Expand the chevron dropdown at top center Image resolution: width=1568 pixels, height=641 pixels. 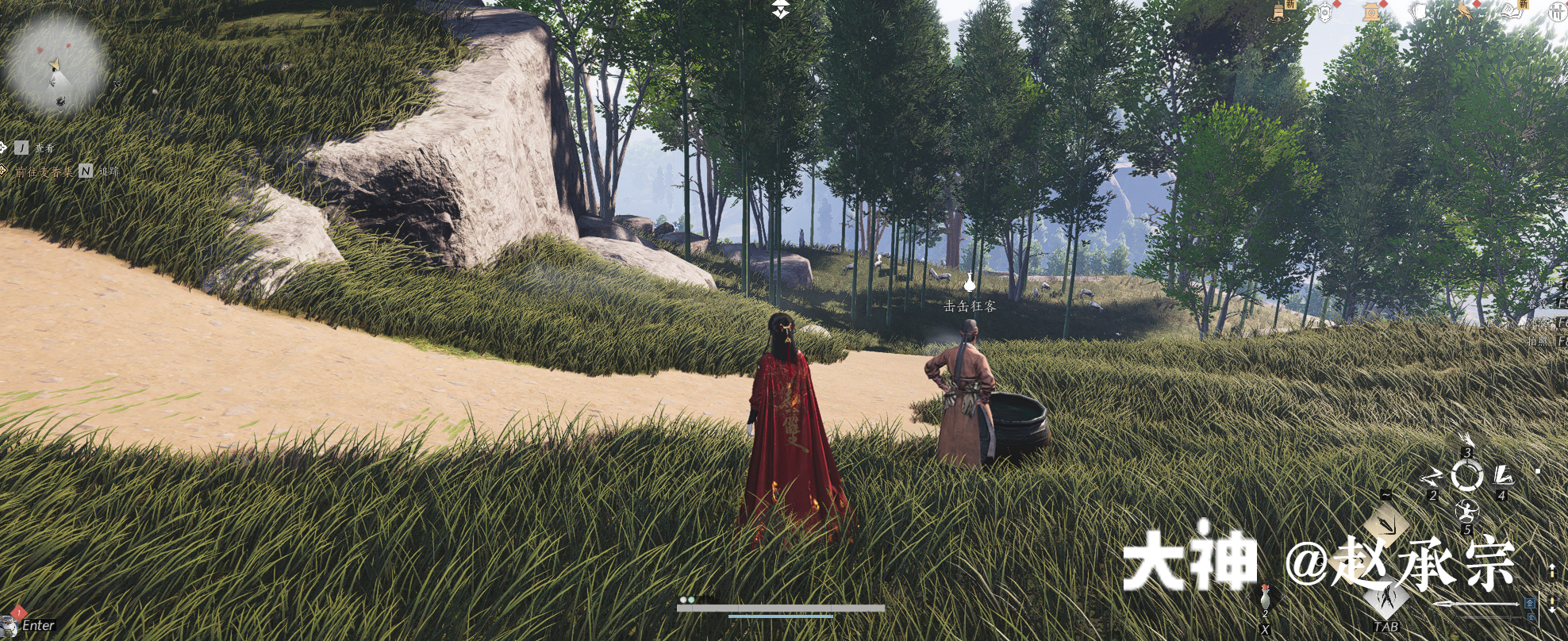[x=782, y=10]
